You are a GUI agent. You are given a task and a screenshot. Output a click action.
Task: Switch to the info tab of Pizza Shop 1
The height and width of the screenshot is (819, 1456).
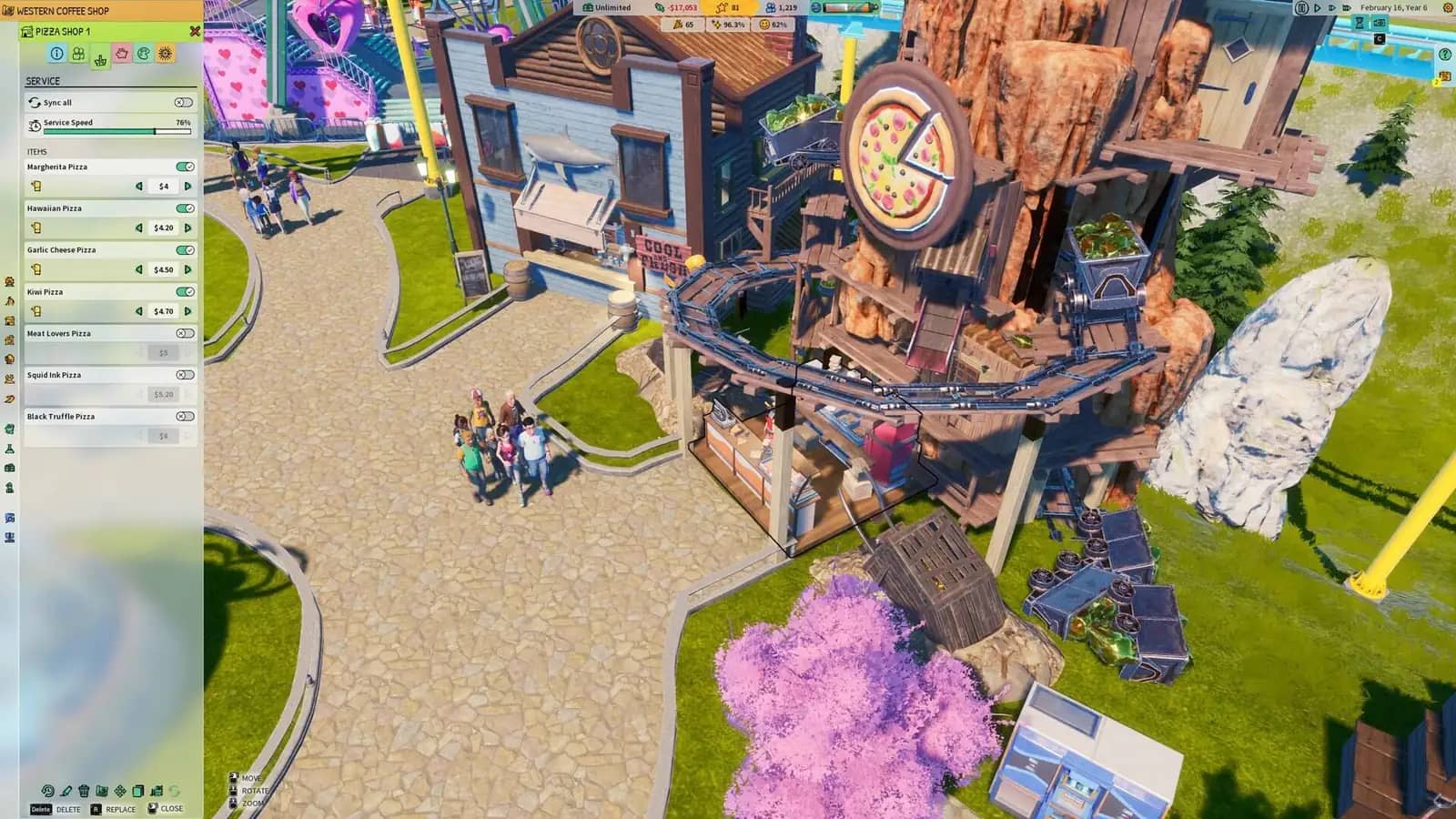coord(56,52)
